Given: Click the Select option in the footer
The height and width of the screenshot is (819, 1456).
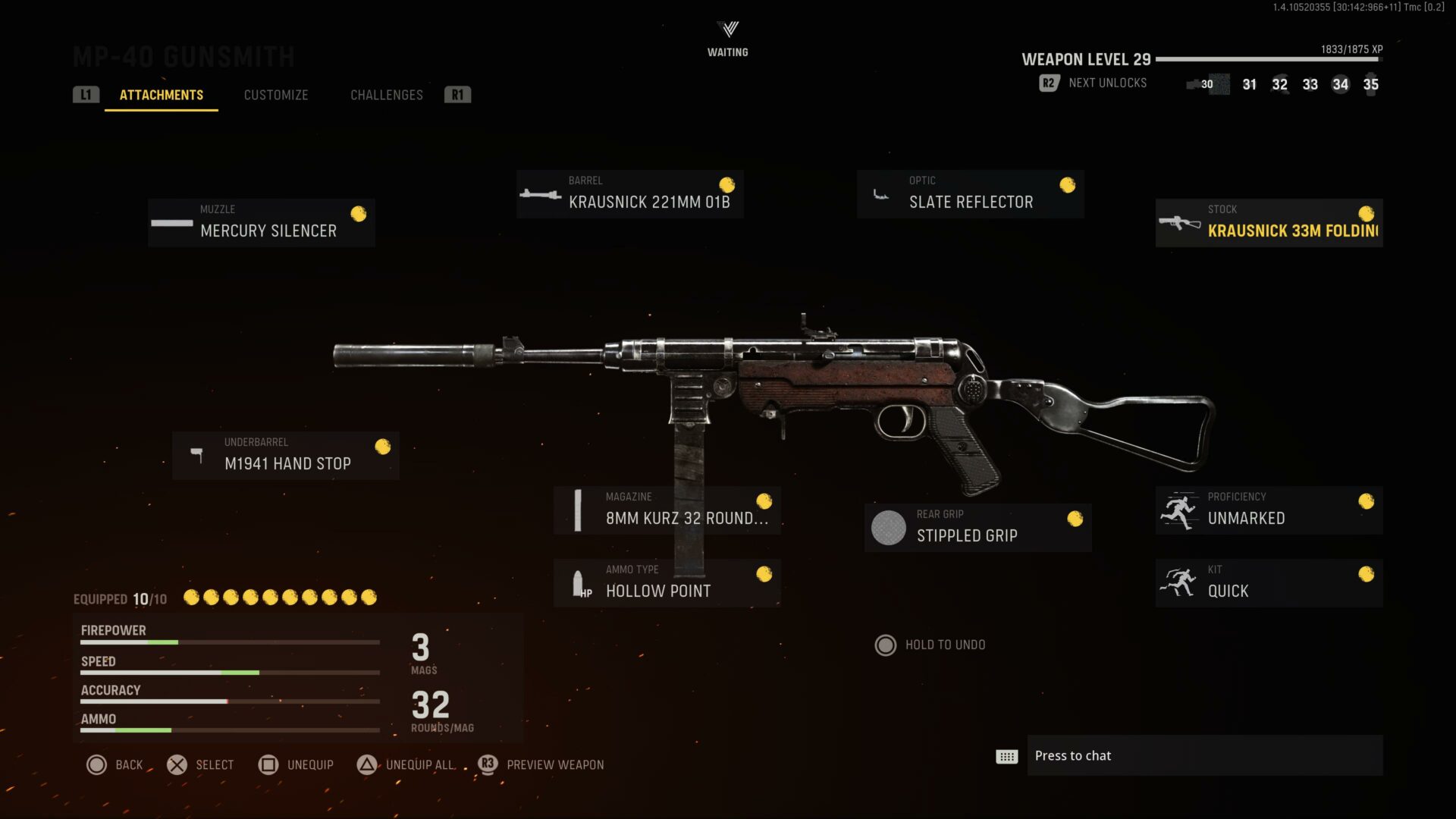Looking at the screenshot, I should point(200,764).
